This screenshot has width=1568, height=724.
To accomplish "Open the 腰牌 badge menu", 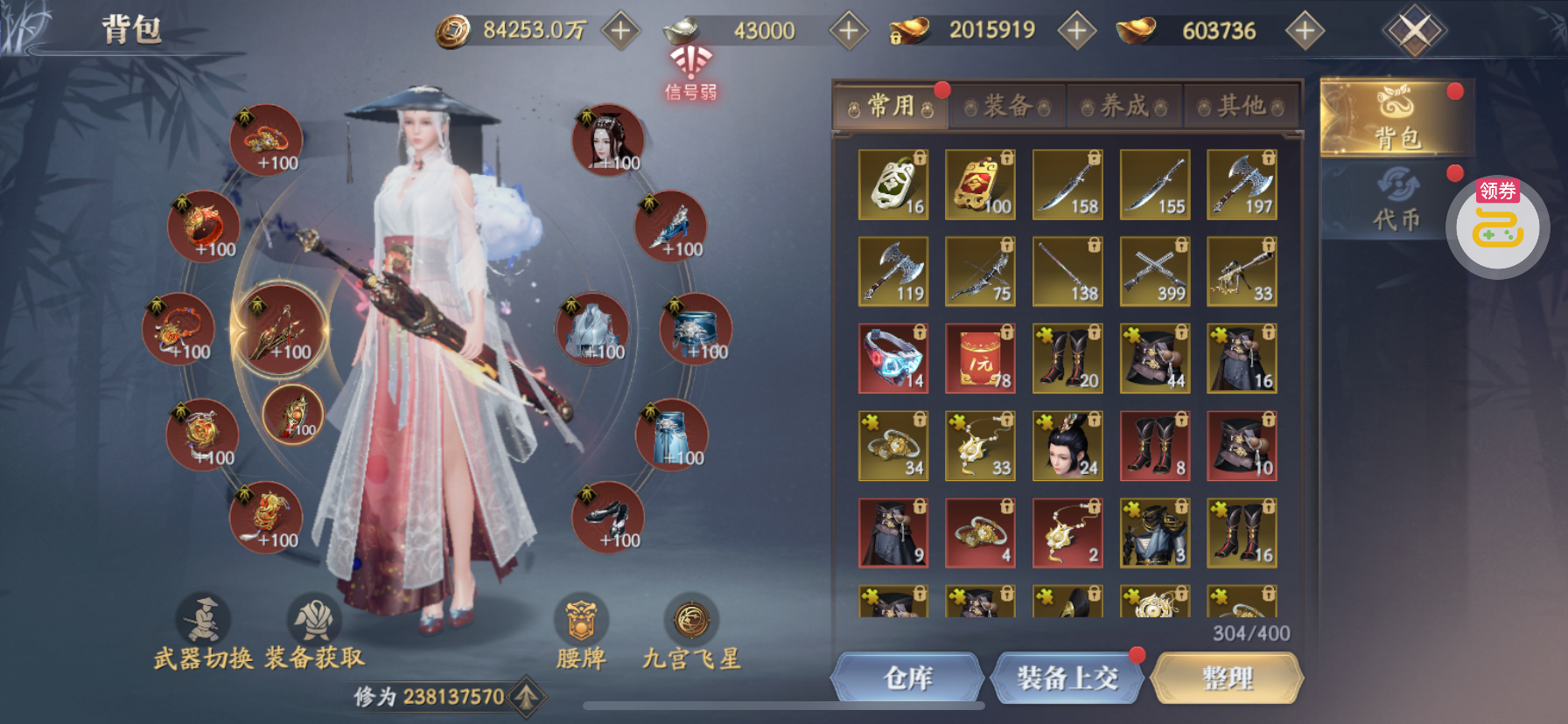I will click(581, 631).
